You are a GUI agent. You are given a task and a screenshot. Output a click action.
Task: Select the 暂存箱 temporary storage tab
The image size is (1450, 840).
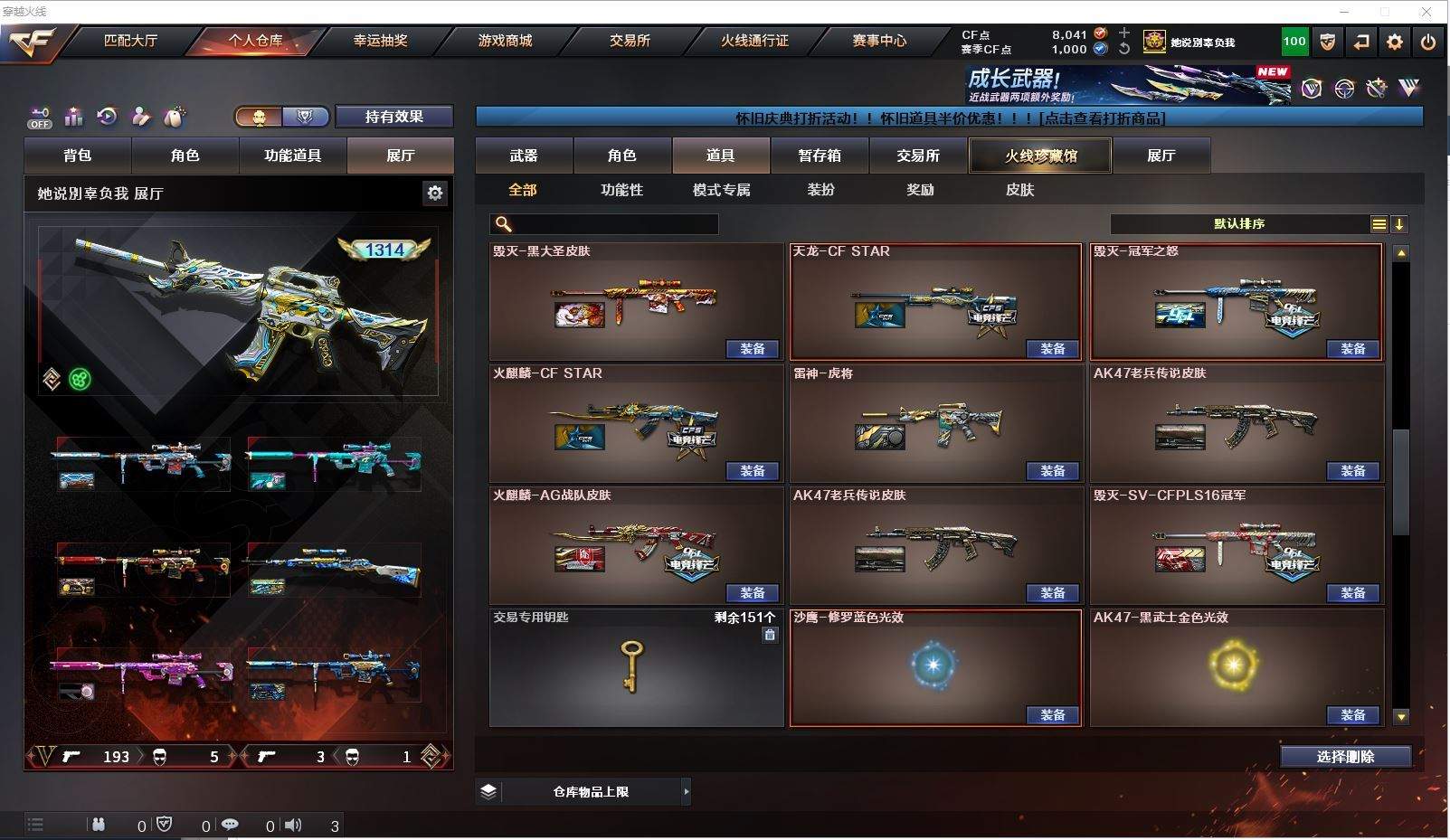[819, 156]
